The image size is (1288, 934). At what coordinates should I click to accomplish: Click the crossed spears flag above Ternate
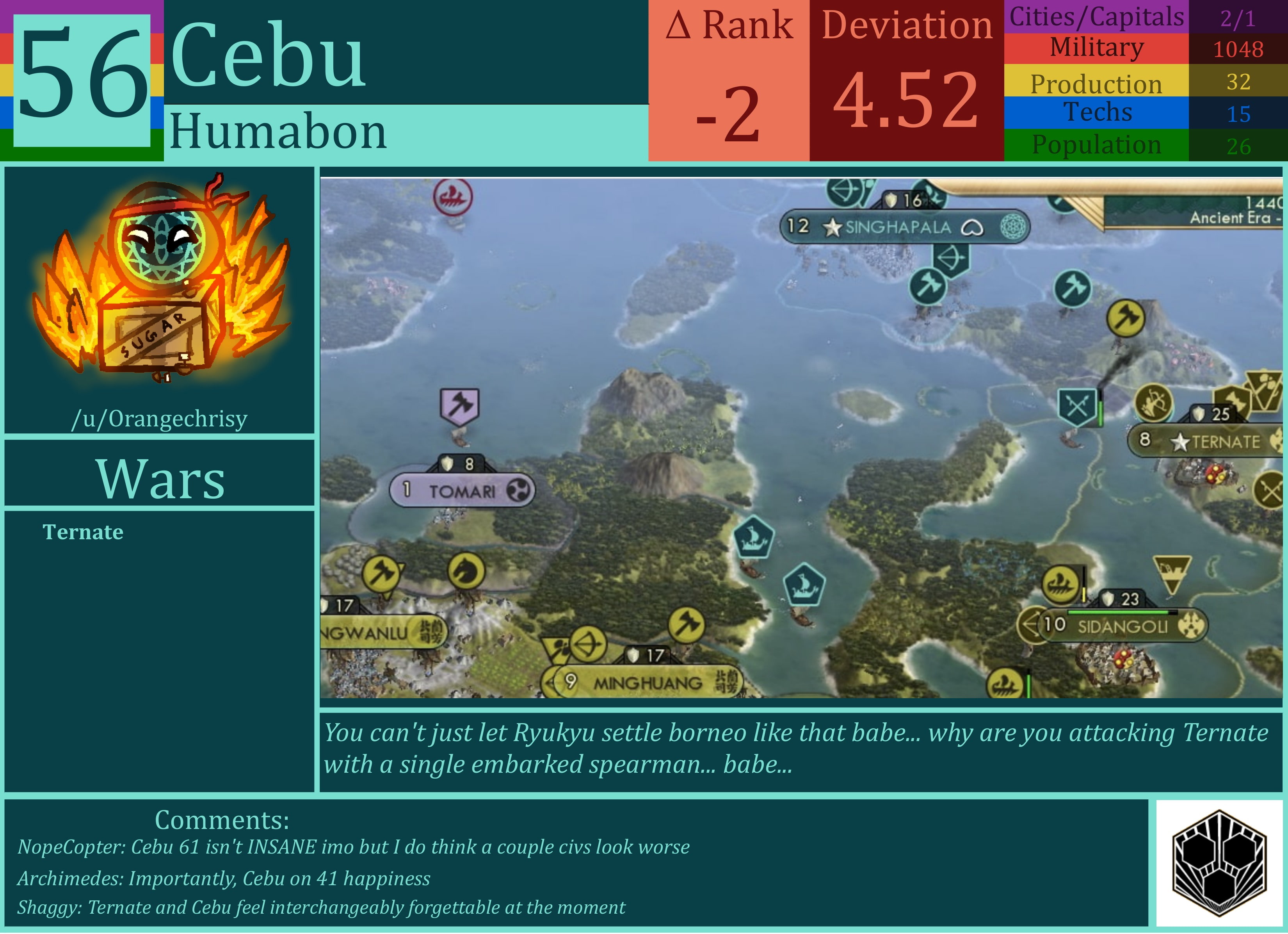tap(1078, 407)
